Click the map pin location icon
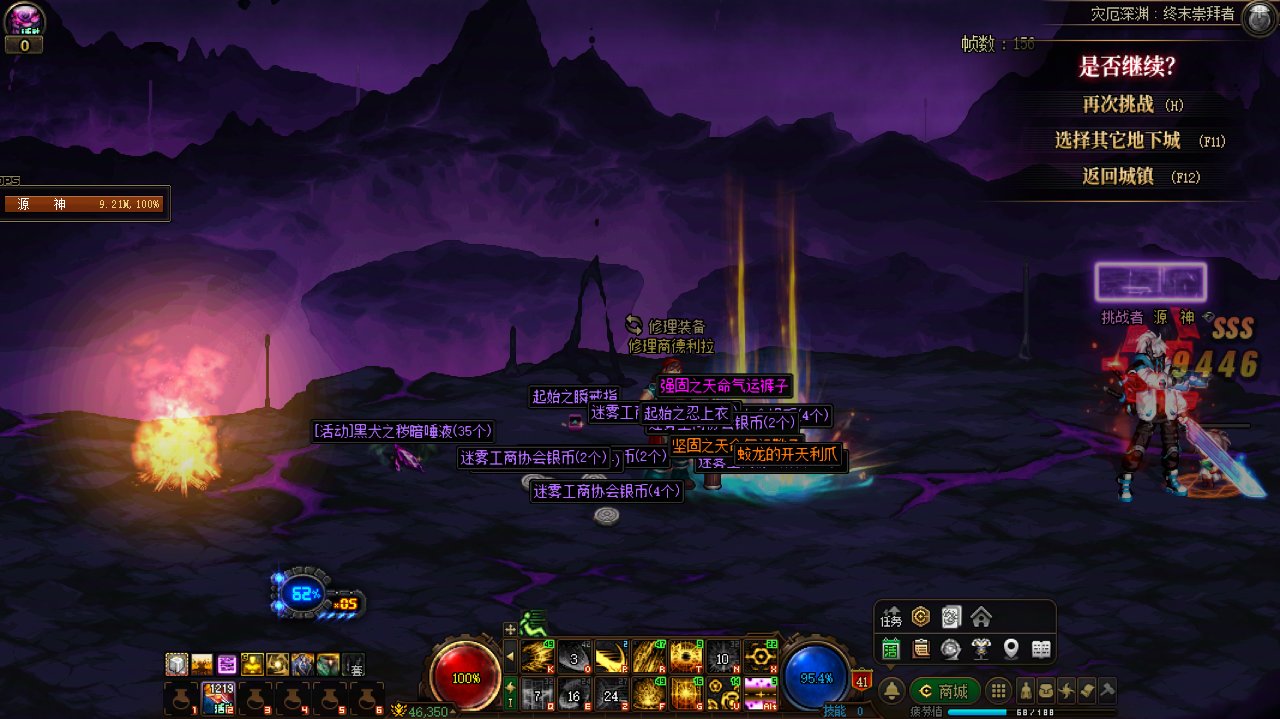 tap(1011, 649)
